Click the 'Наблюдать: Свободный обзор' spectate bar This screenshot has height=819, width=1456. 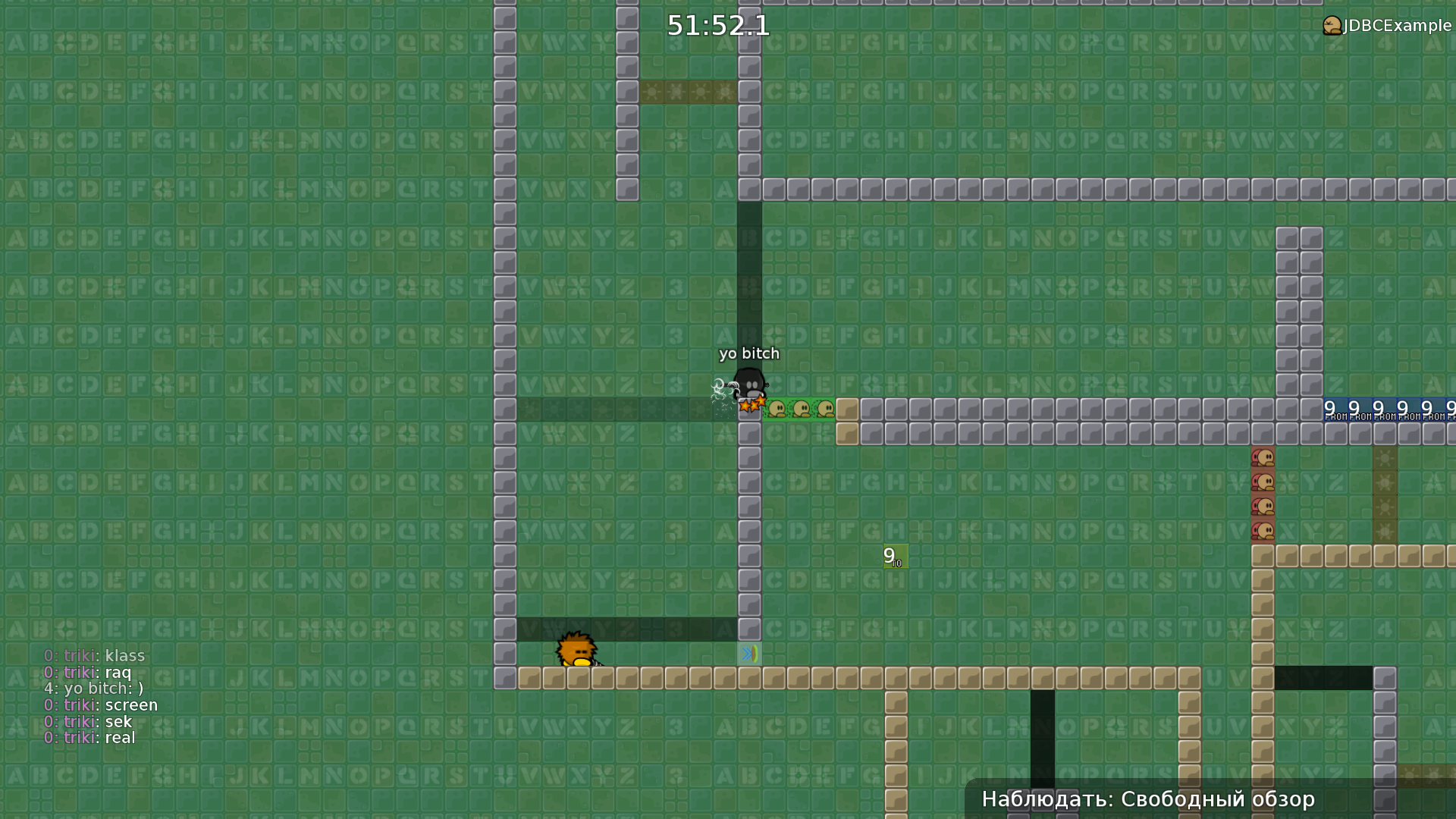1148,799
